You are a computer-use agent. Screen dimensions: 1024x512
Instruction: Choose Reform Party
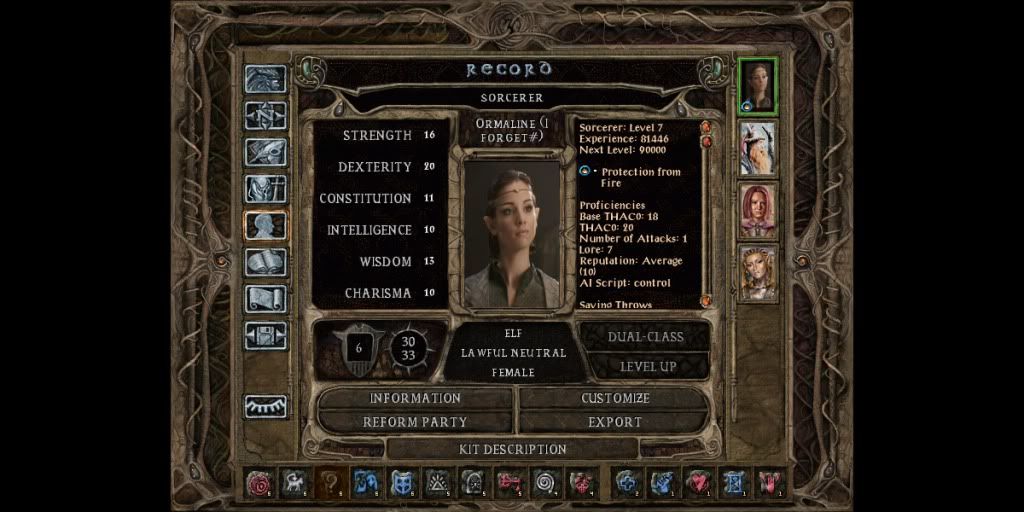point(415,422)
